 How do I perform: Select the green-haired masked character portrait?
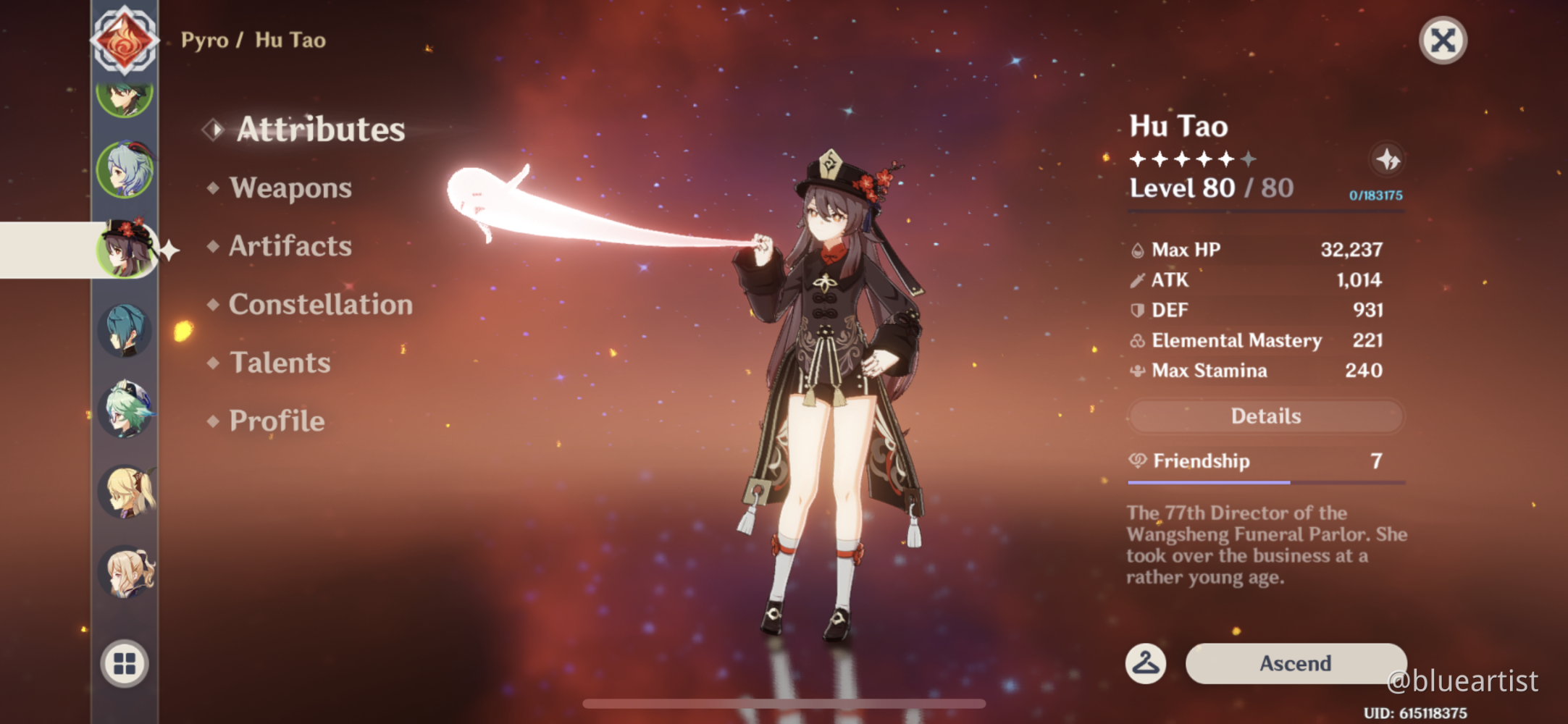125,411
